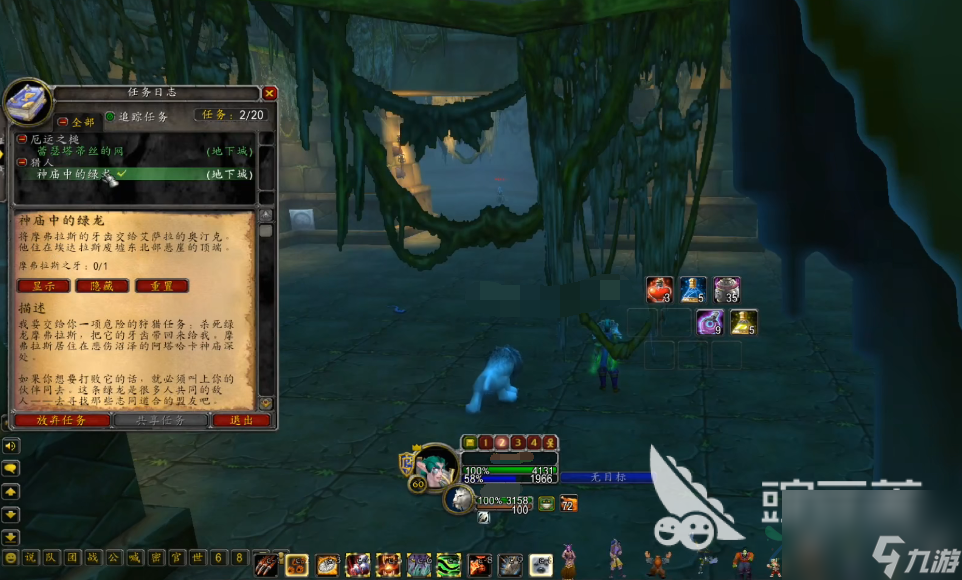Click the 放弃任务 abandon quest button

62,420
